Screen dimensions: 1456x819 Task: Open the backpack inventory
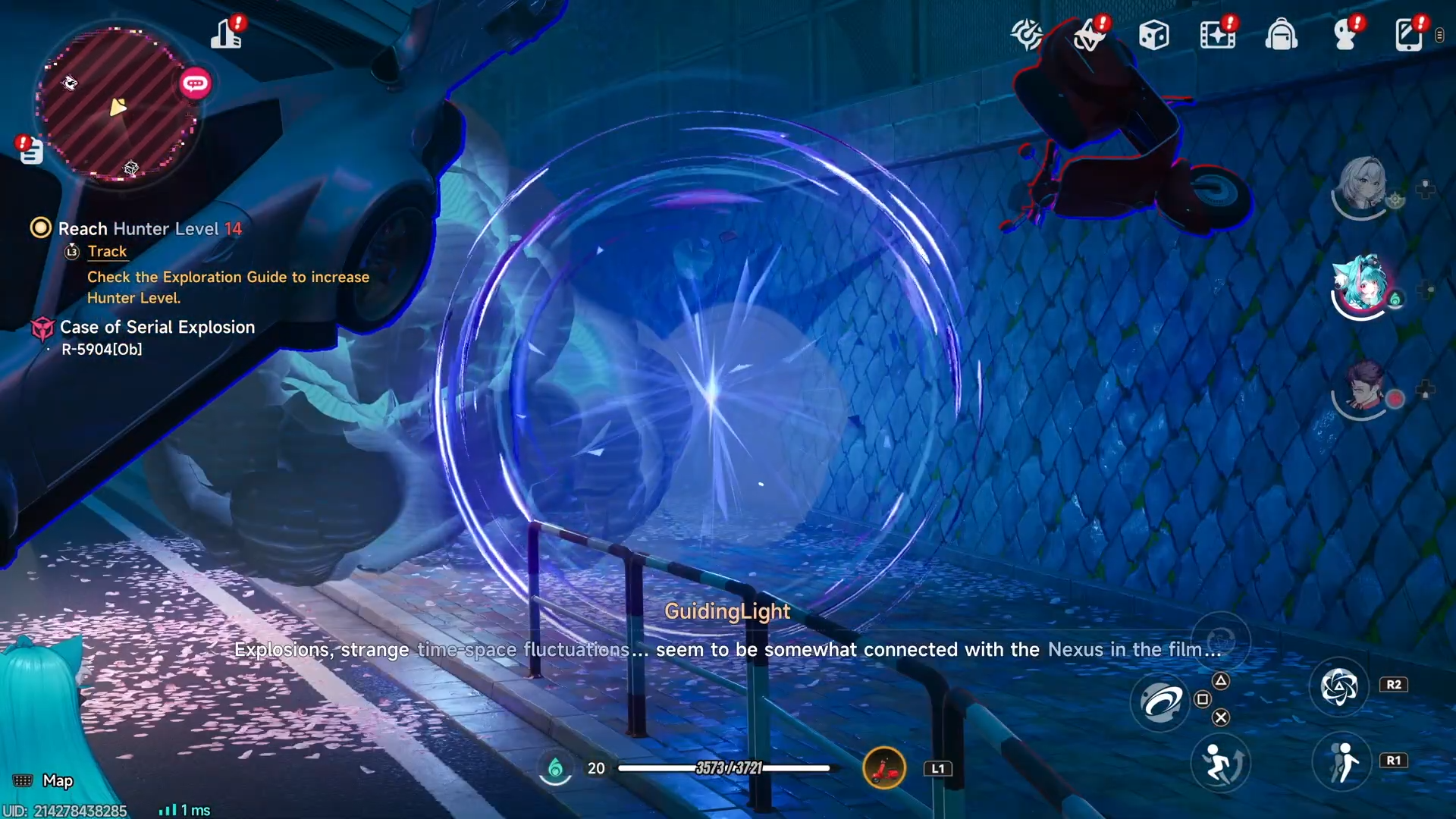click(1281, 35)
